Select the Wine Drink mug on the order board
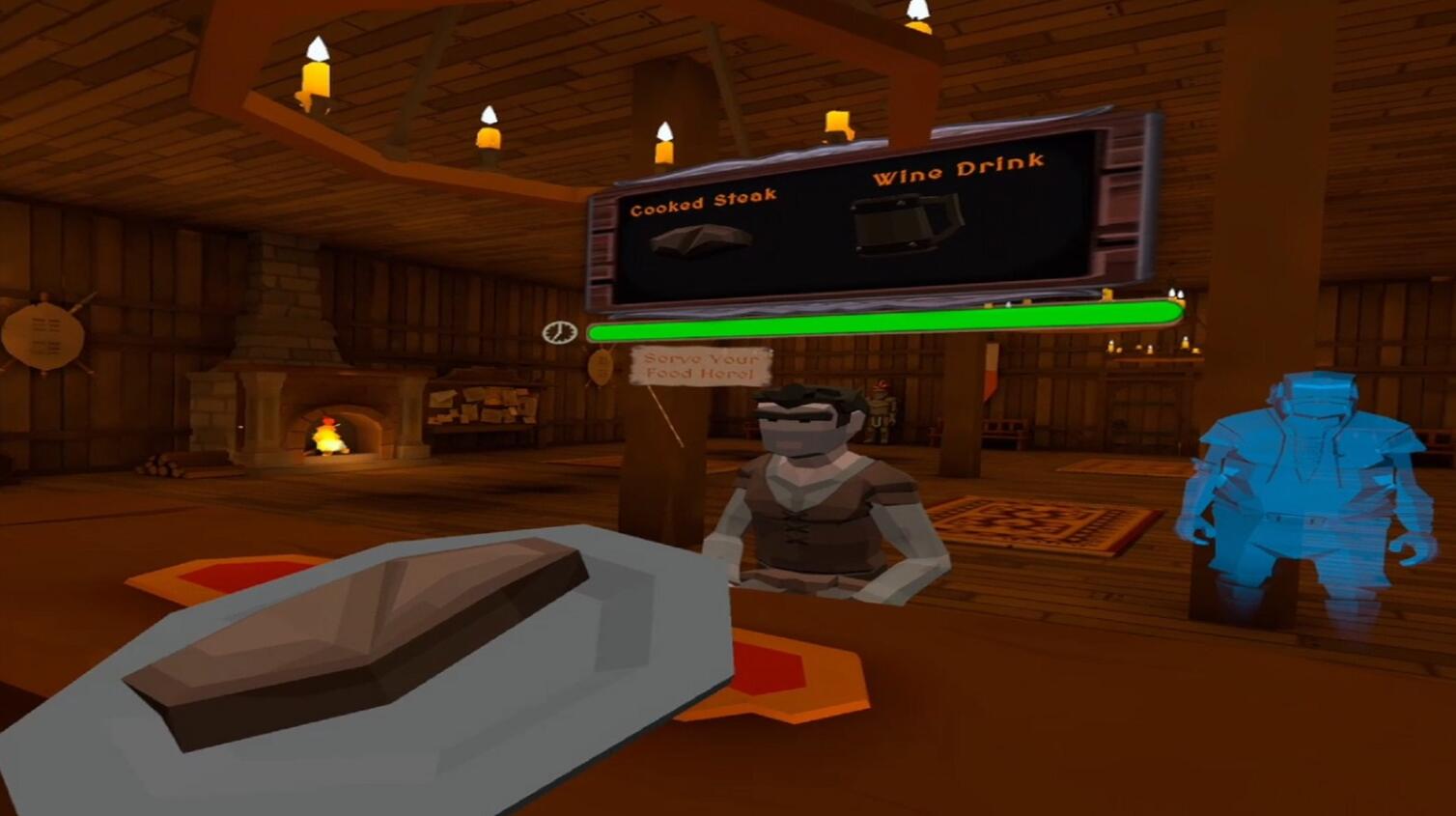The width and height of the screenshot is (1456, 816). (x=906, y=223)
